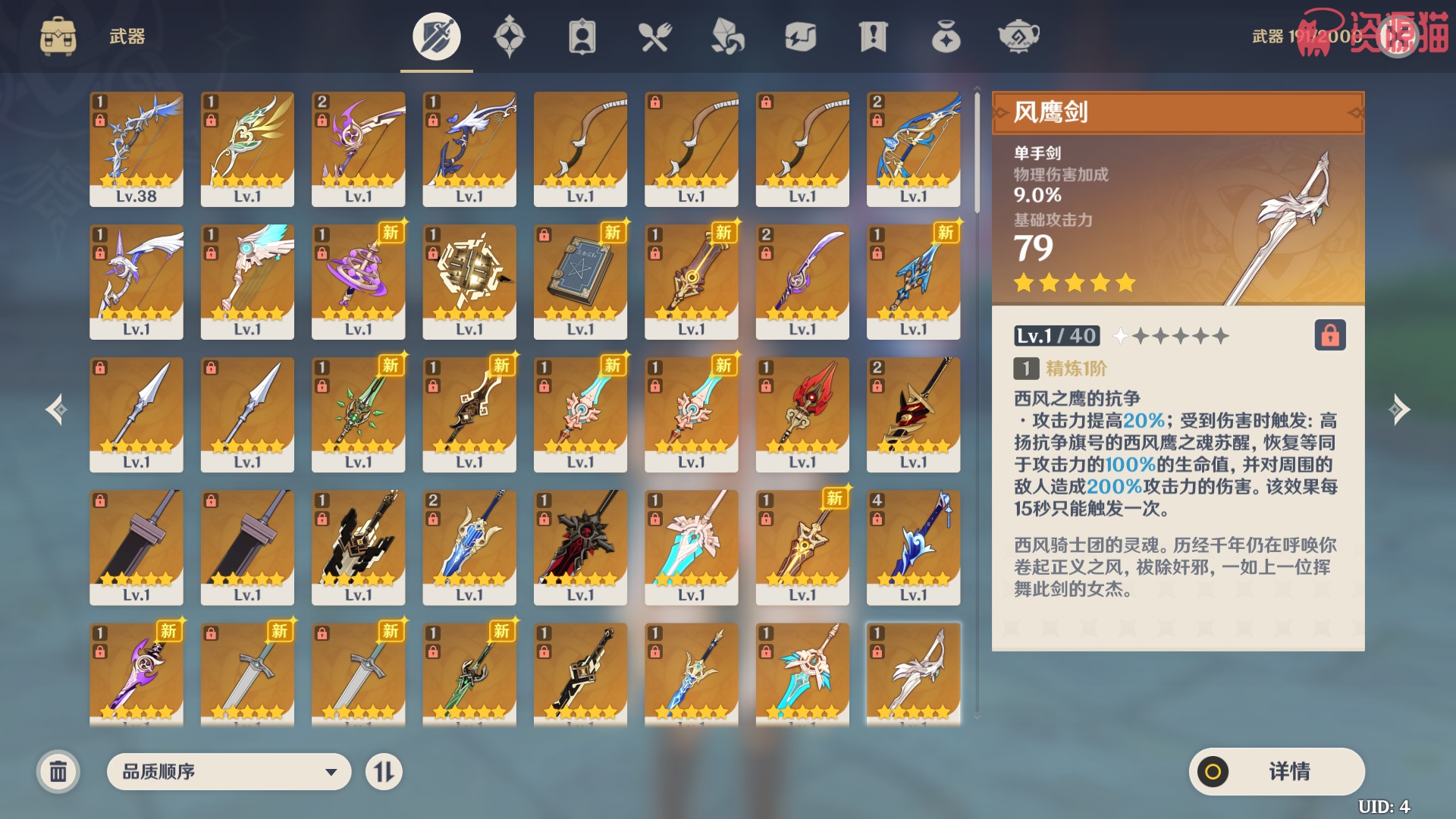Viewport: 1456px width, 819px height.
Task: Open the 品质顺序 sort dropdown
Action: 228,772
